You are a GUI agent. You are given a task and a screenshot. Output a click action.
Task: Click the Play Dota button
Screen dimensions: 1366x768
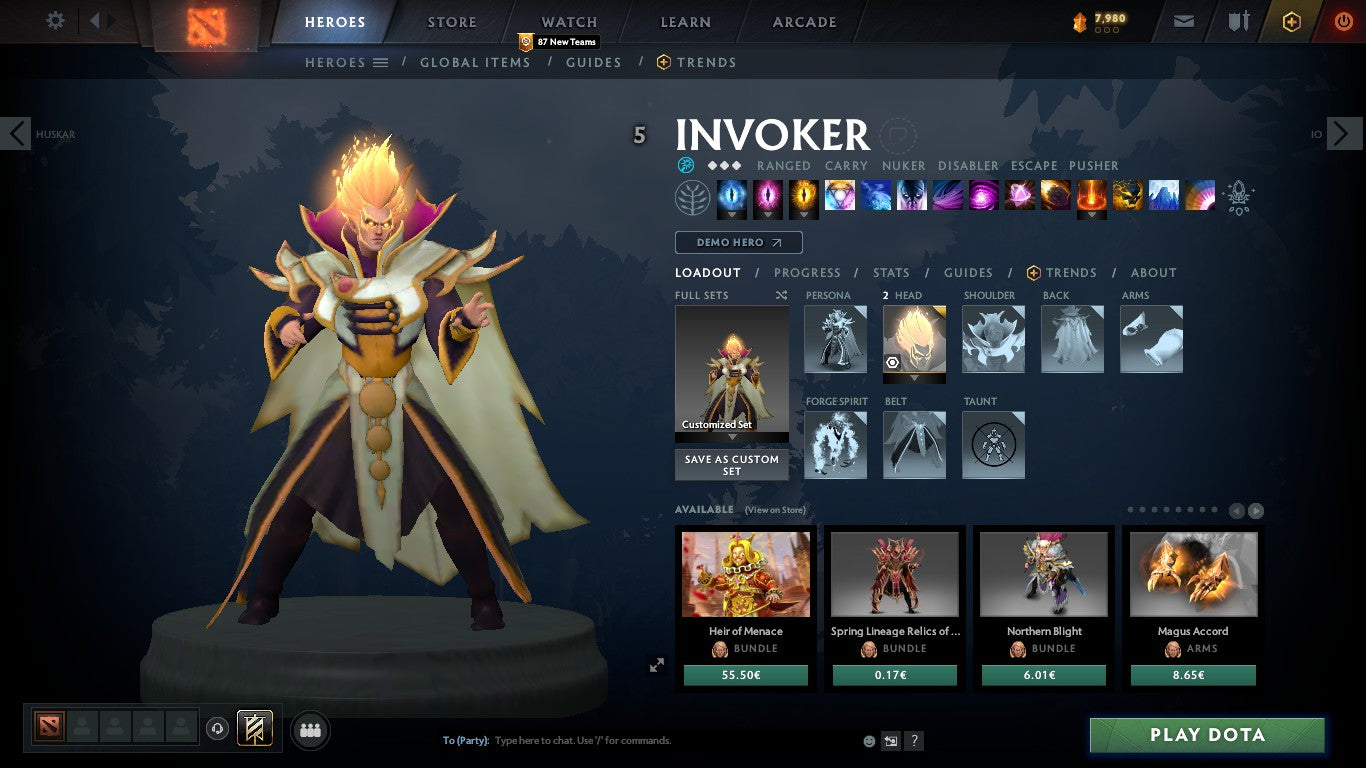click(1207, 735)
